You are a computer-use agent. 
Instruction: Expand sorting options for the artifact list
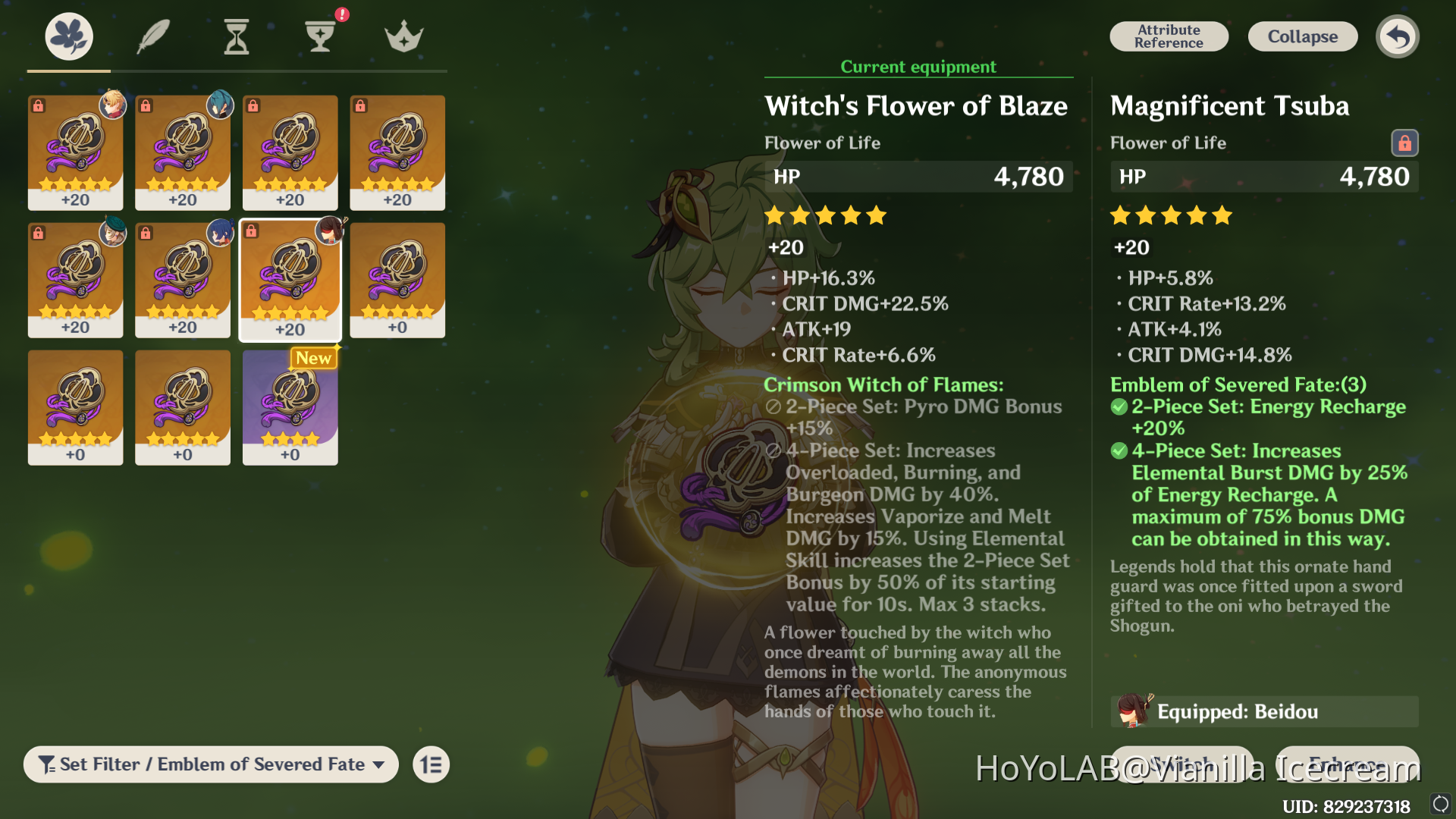pos(430,764)
